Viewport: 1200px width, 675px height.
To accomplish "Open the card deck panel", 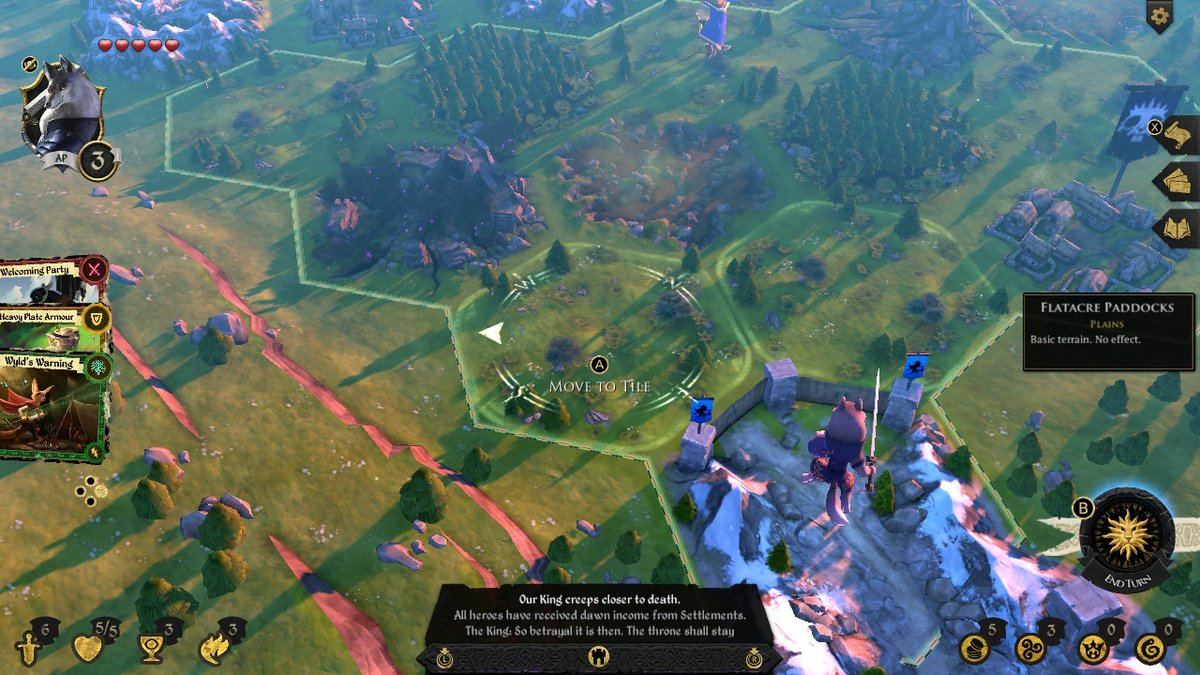I will (1178, 182).
